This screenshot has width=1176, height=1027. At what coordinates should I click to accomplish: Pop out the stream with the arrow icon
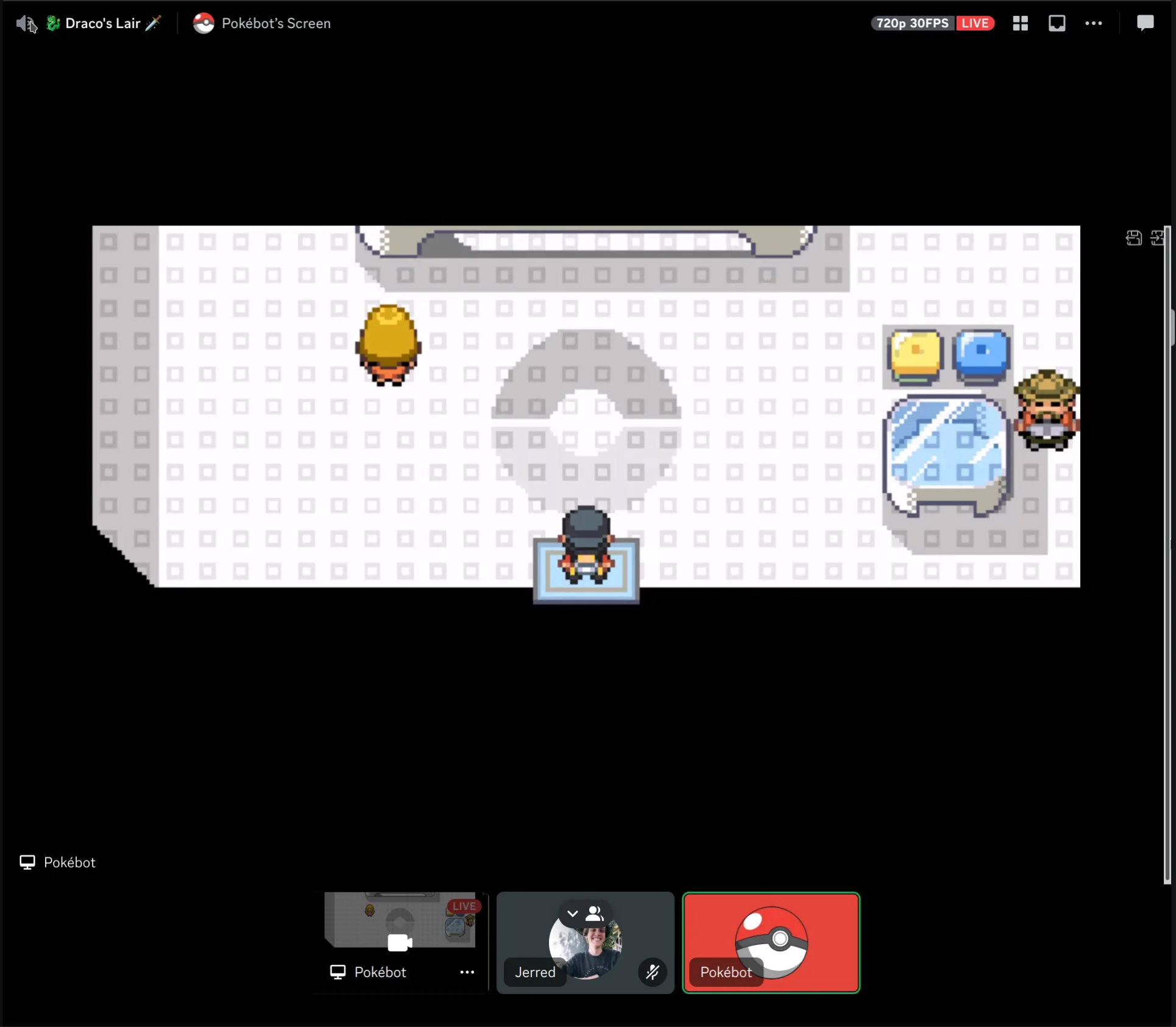click(x=1133, y=238)
